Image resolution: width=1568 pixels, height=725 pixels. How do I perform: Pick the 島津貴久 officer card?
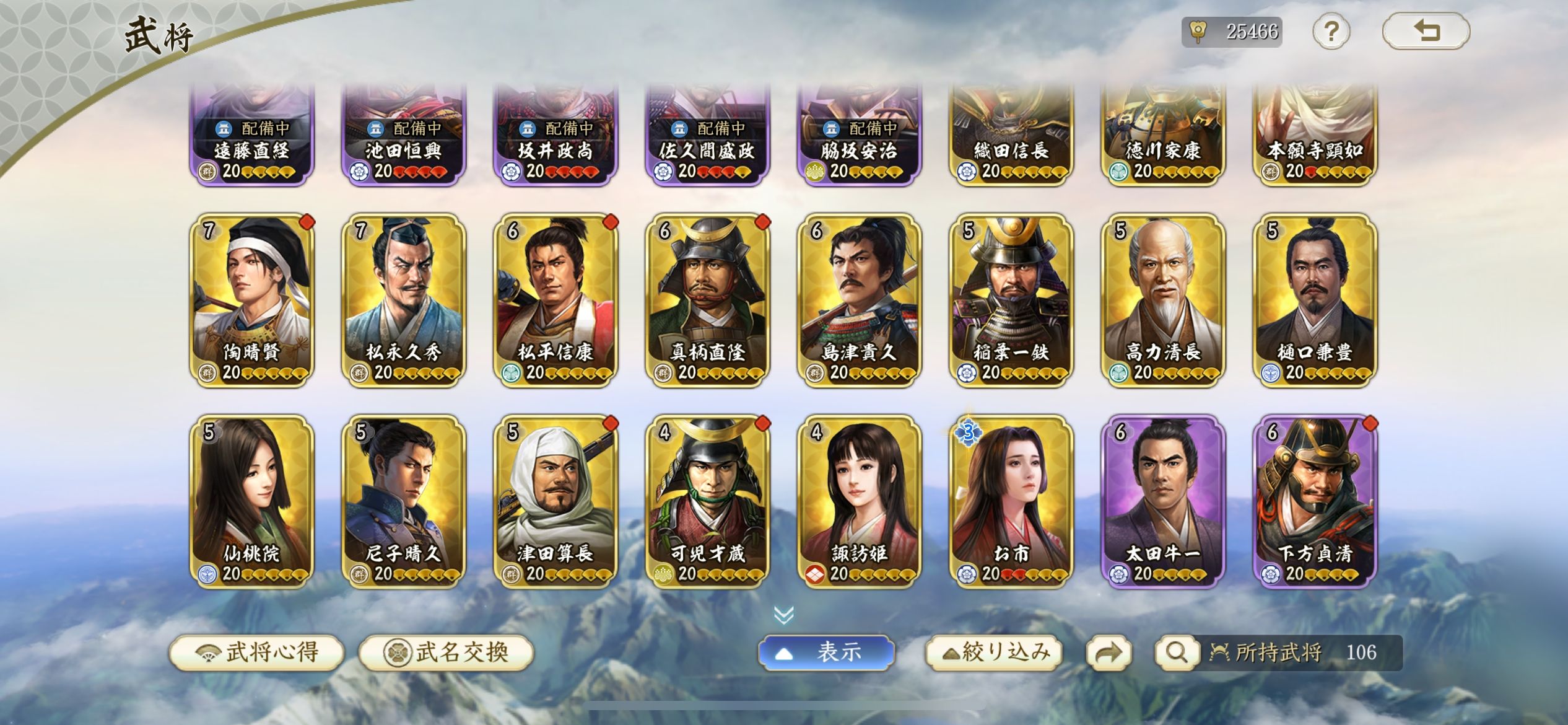pos(860,301)
